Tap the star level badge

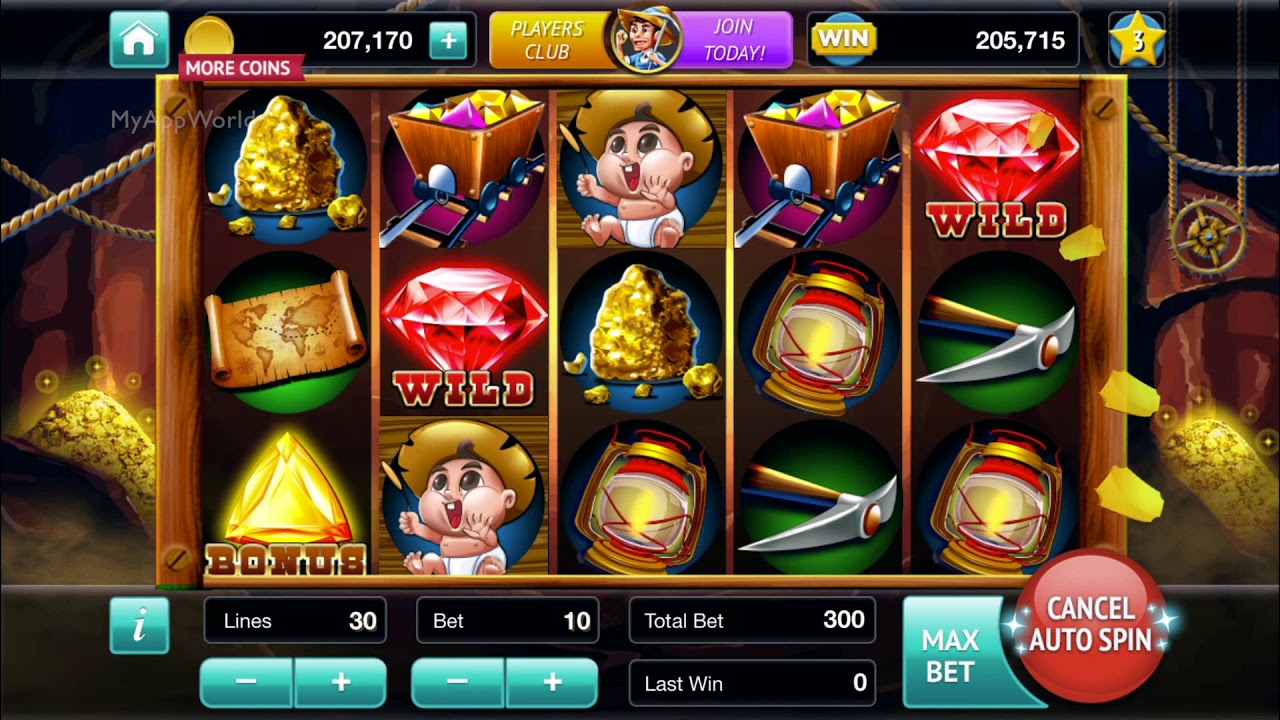1137,41
